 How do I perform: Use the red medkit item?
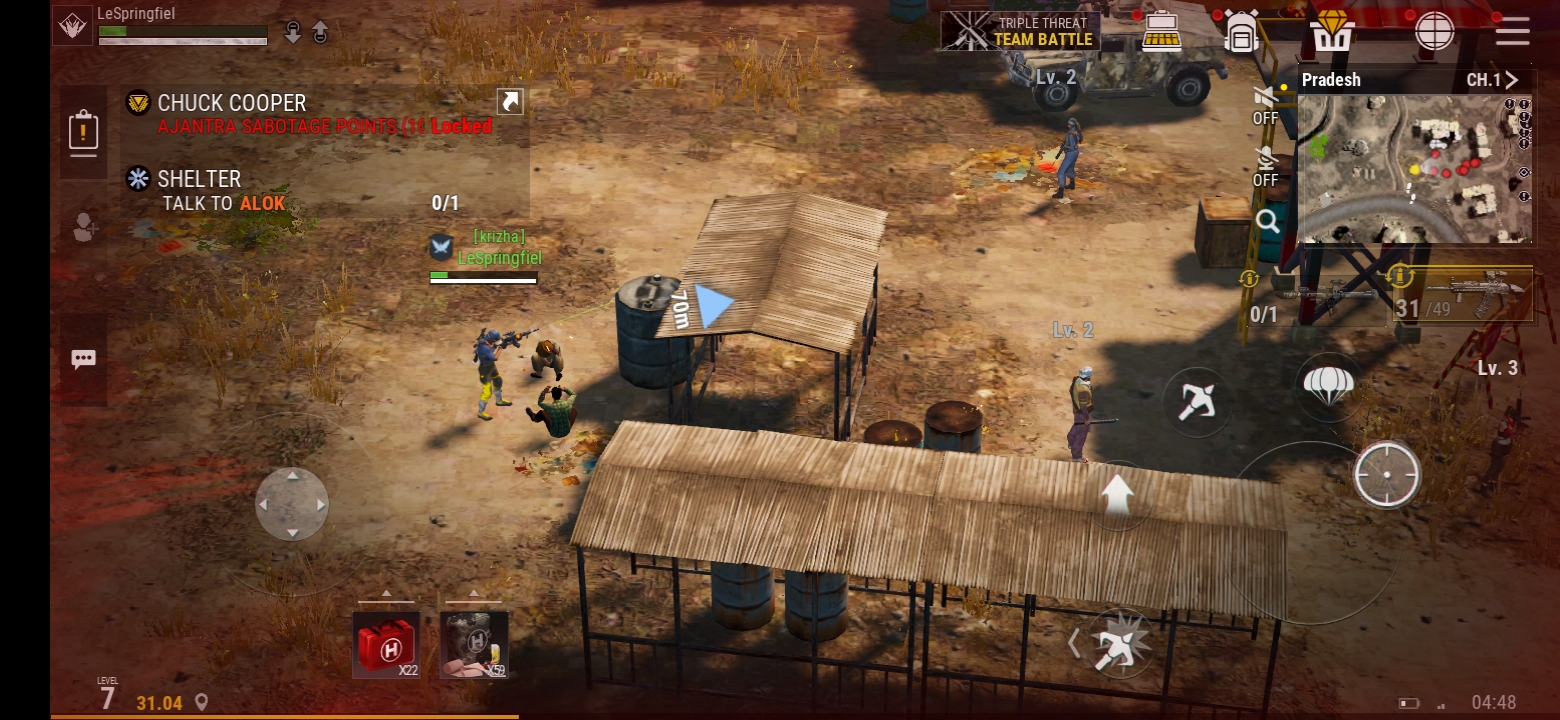coord(386,644)
